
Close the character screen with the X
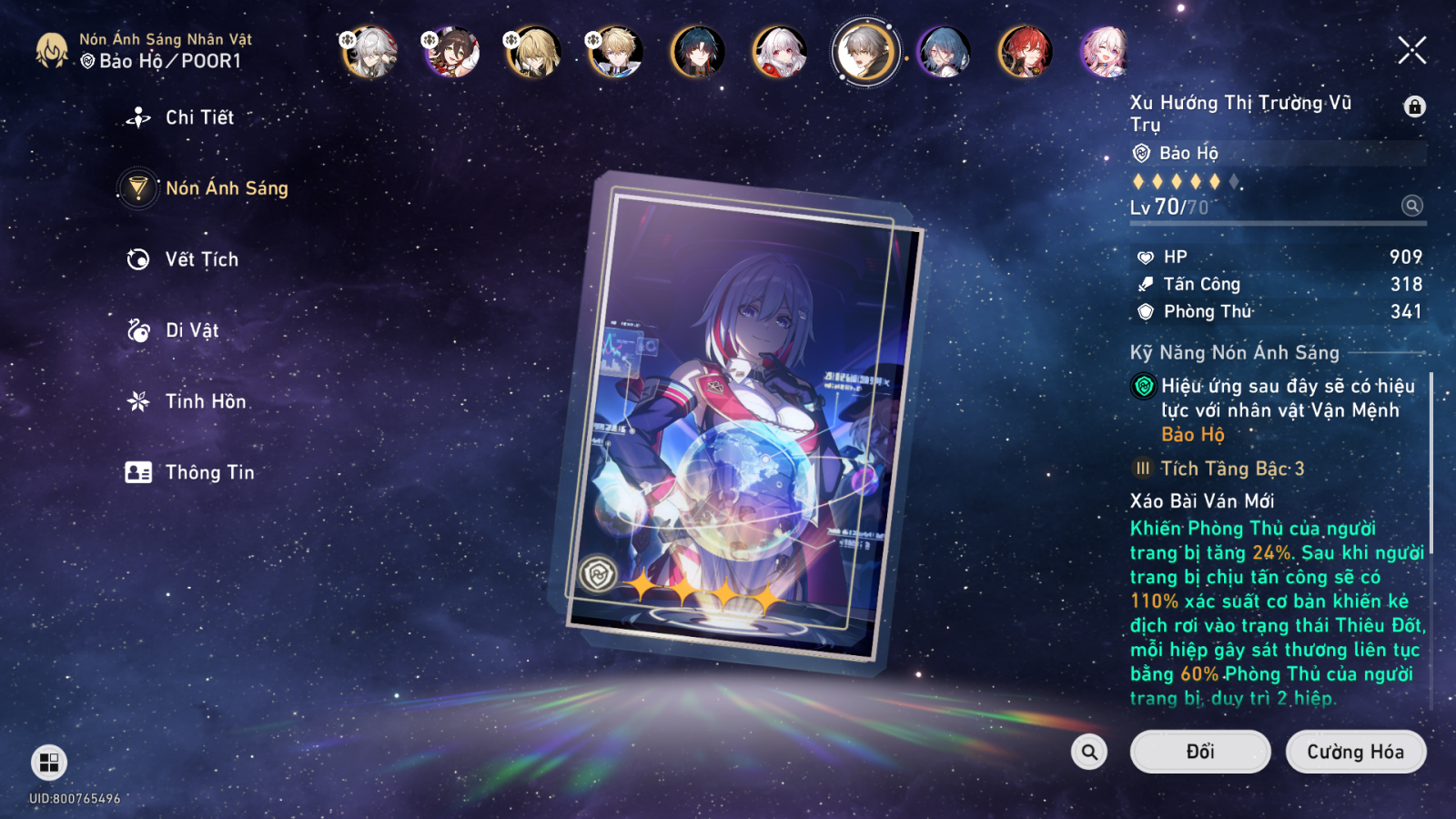click(1411, 51)
